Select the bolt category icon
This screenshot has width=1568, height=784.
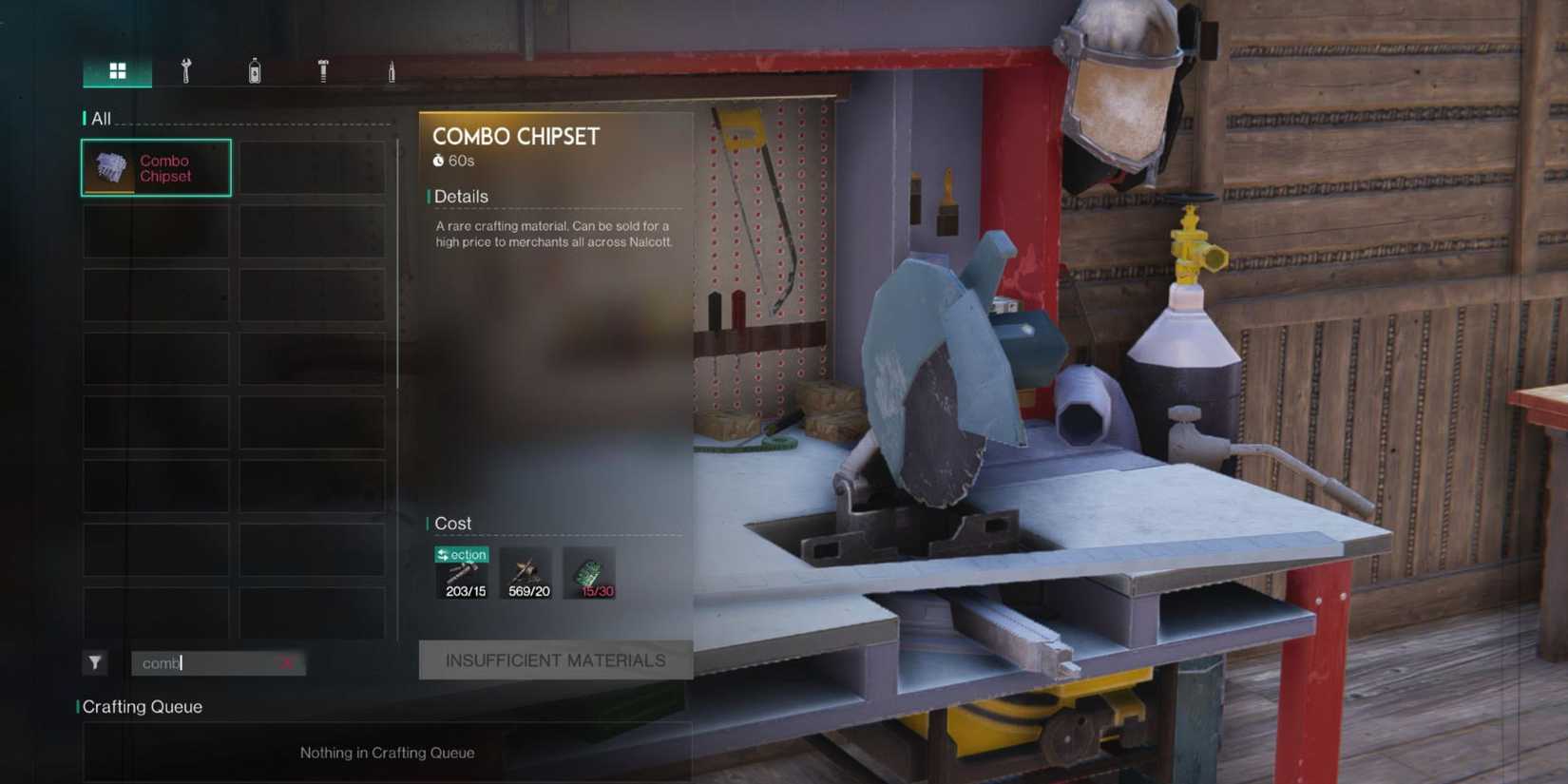point(321,70)
